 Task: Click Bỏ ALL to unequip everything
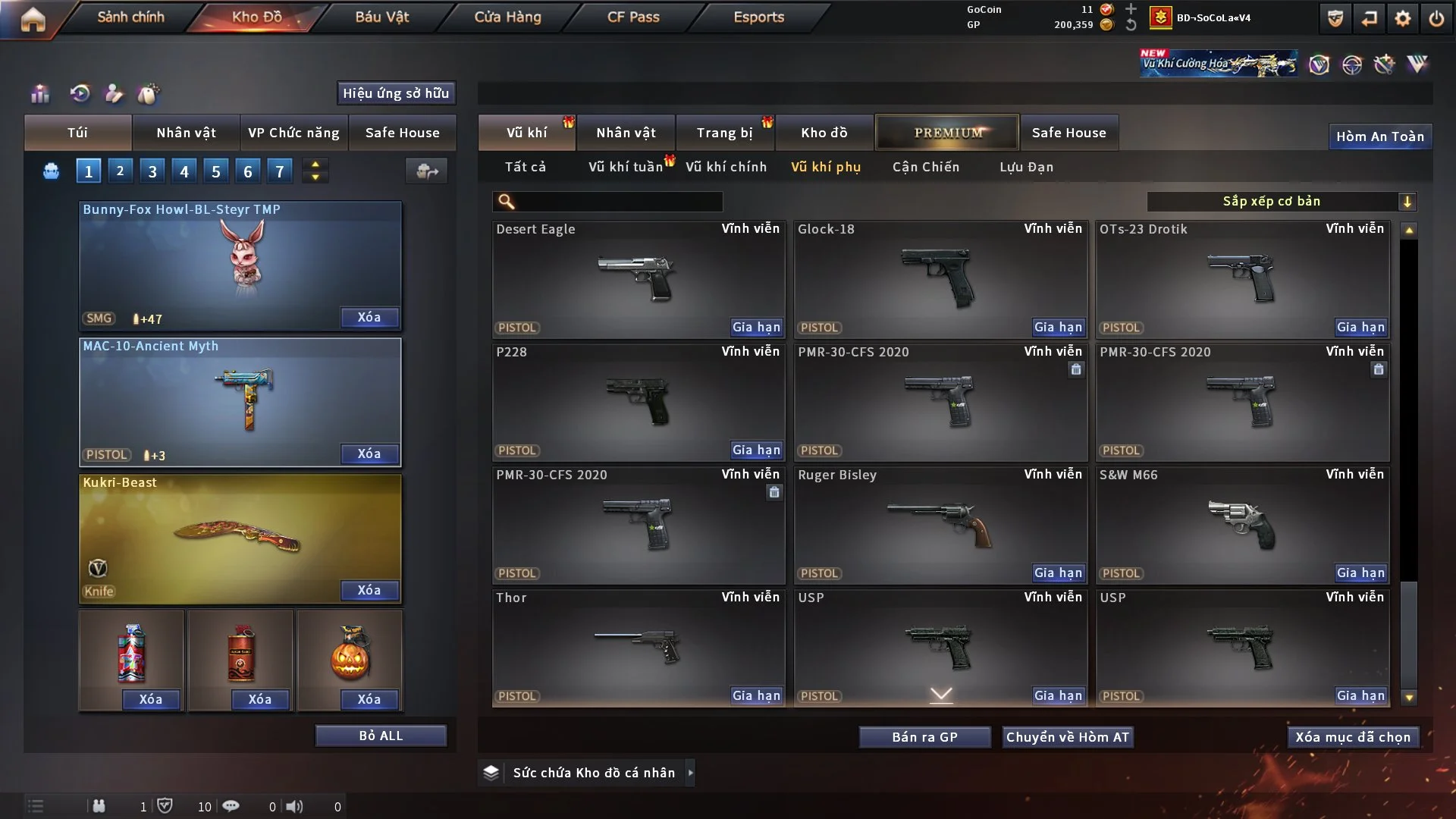pos(381,736)
